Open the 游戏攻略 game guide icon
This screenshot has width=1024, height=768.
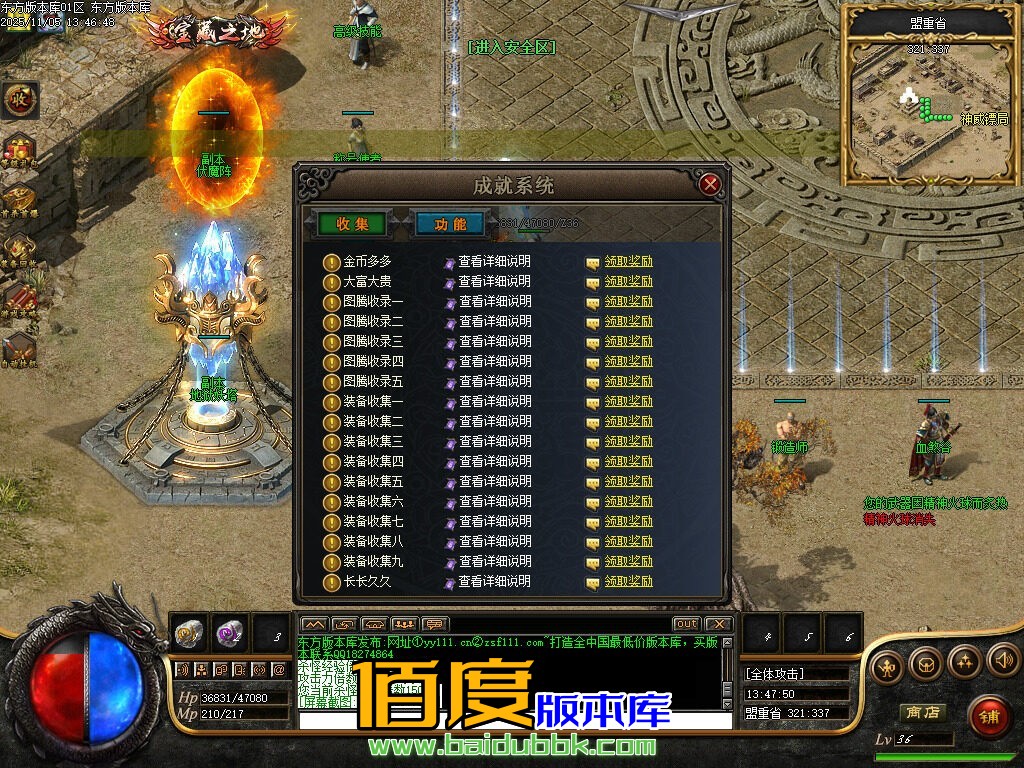coord(19,299)
